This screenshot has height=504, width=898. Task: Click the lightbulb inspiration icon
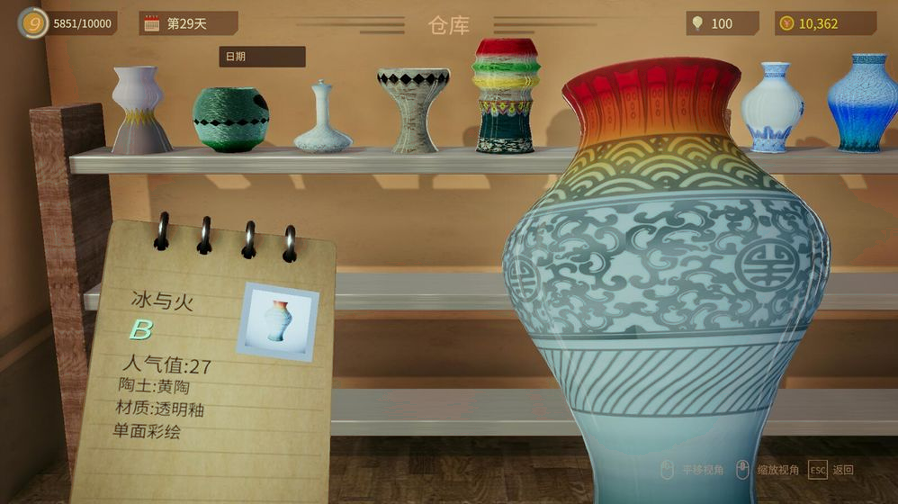pos(695,23)
